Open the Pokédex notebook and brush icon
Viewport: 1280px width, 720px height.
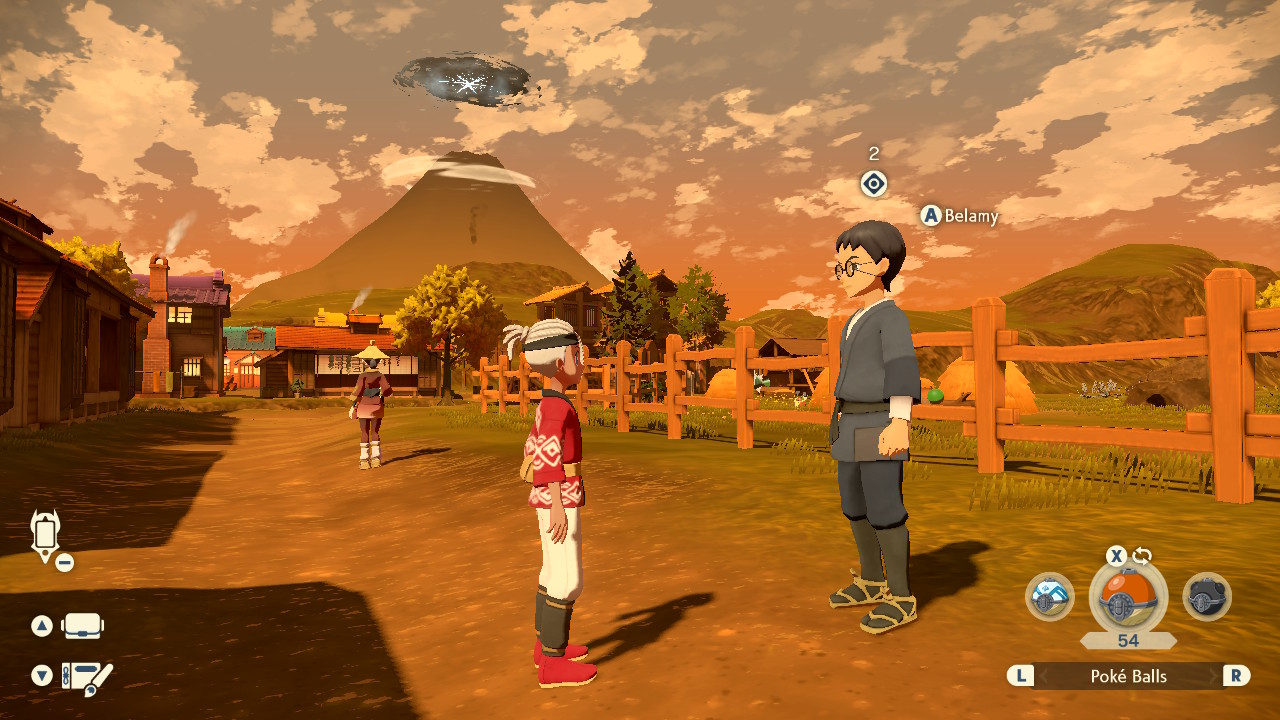(x=86, y=677)
